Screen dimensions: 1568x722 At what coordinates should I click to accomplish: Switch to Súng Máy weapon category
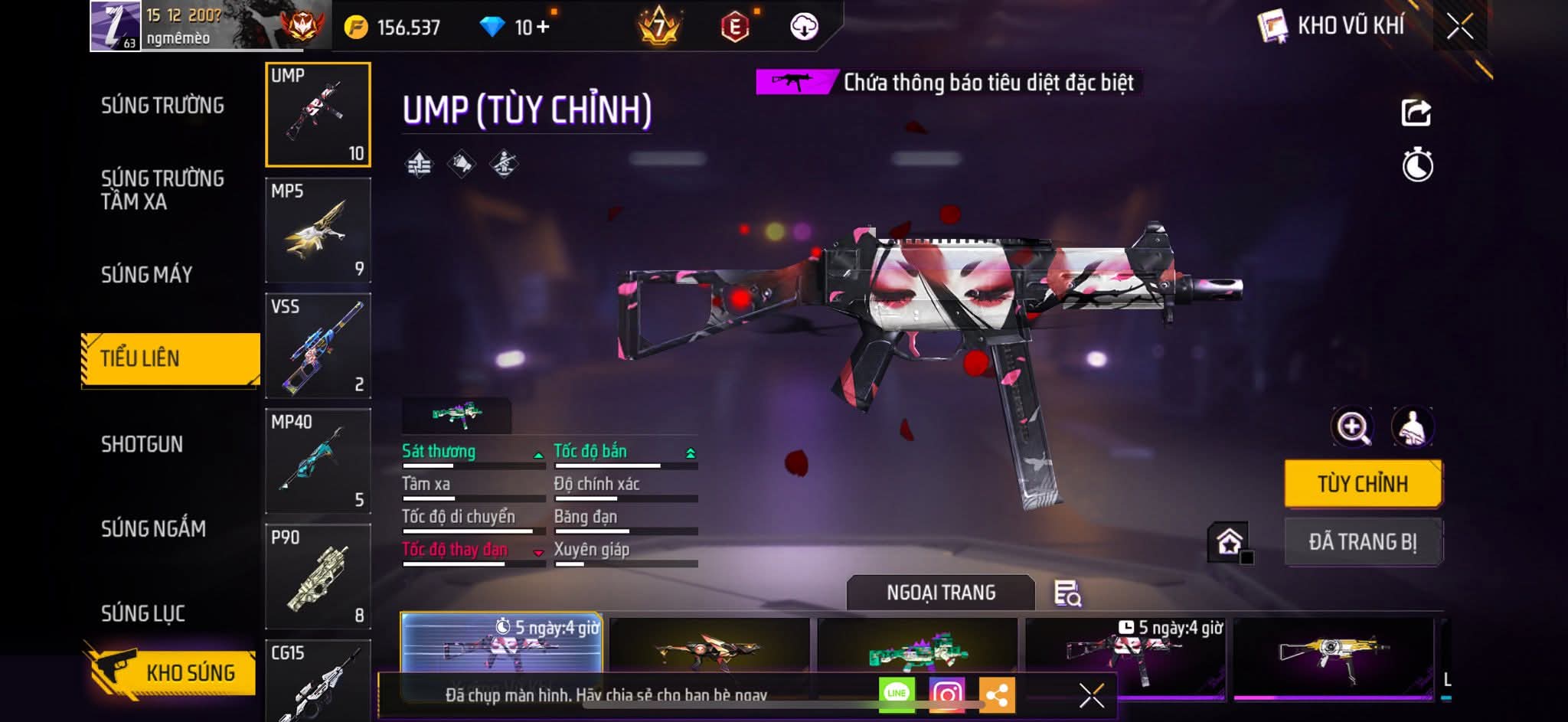tap(146, 274)
